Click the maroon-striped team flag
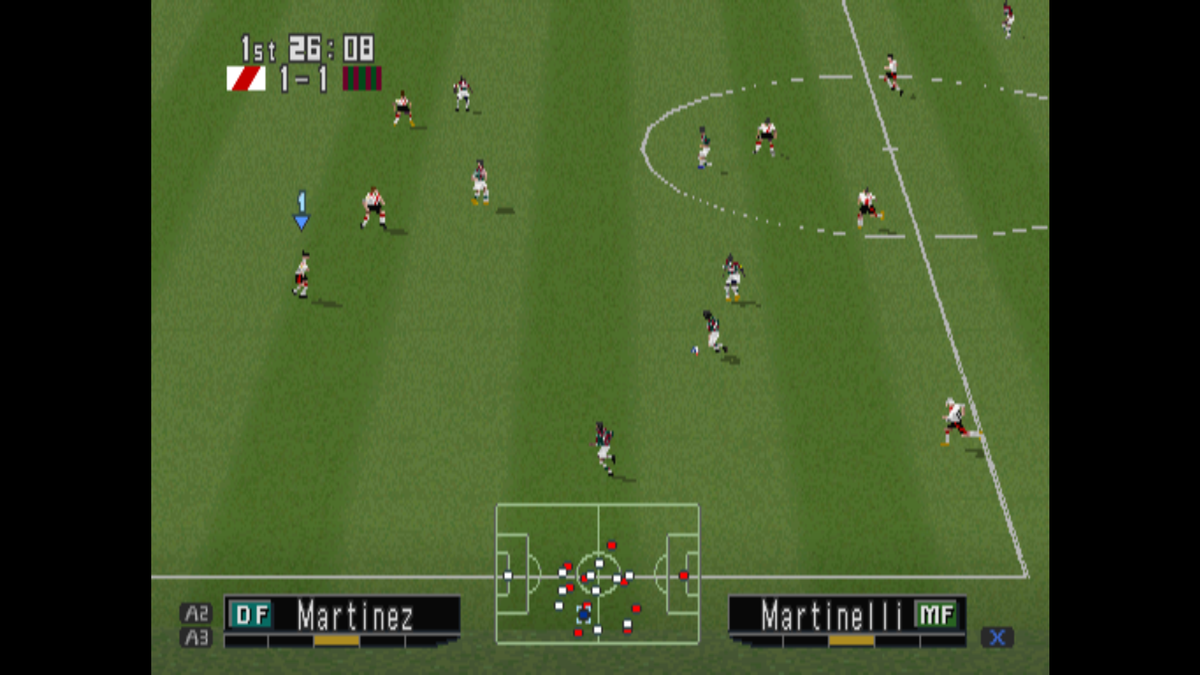Viewport: 1200px width, 675px height. (362, 79)
